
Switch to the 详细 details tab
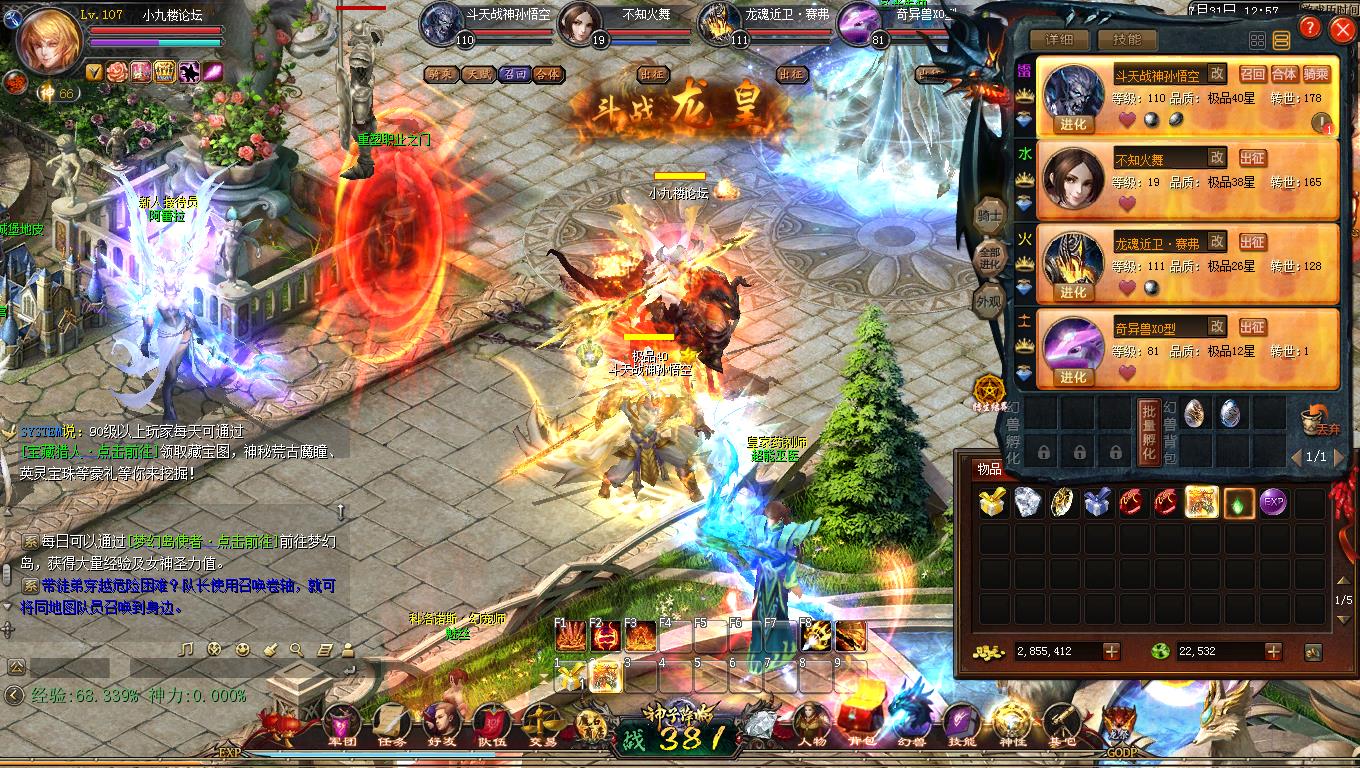(1058, 40)
